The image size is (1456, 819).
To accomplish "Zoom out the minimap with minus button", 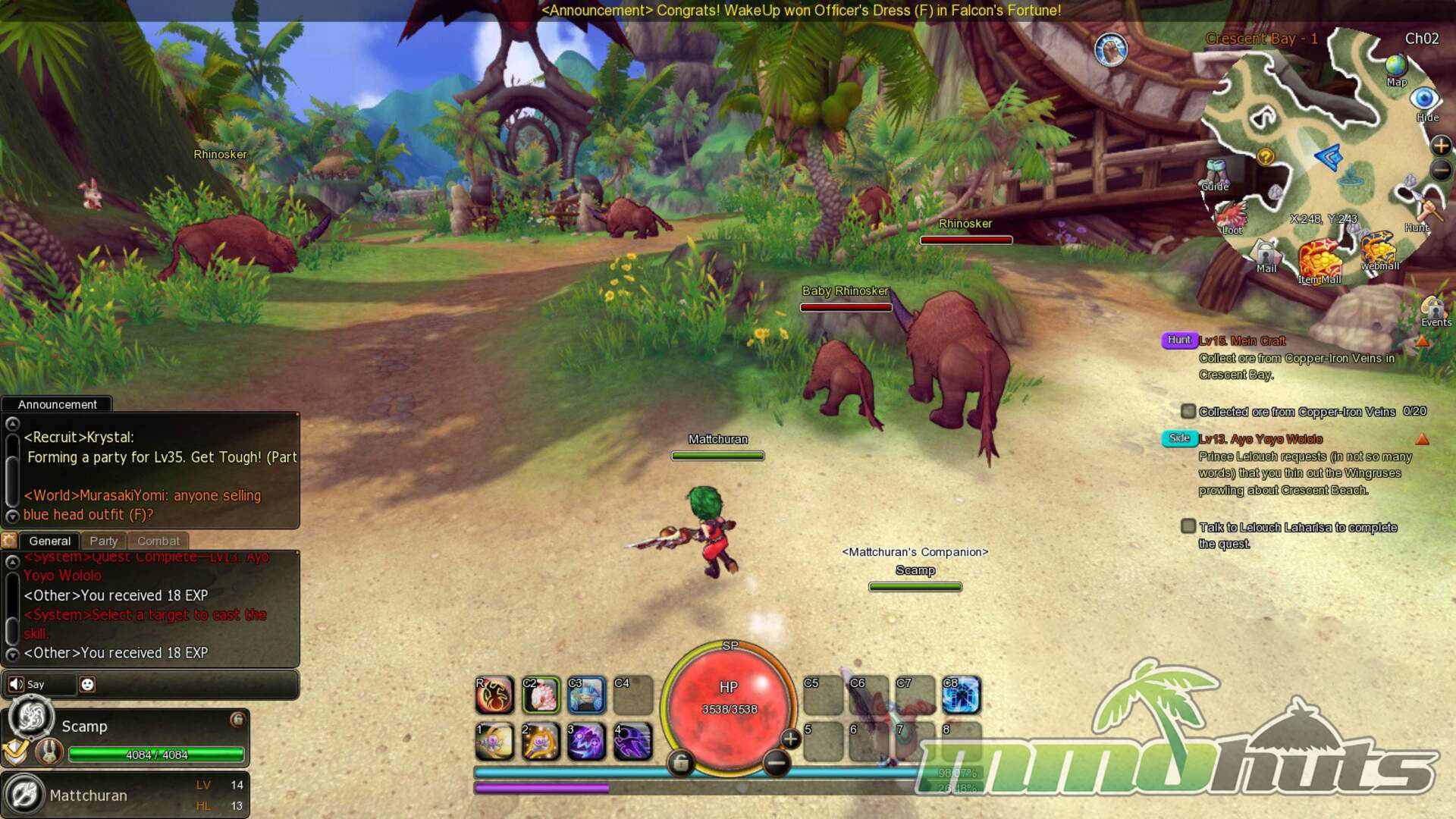I will pos(1441,171).
